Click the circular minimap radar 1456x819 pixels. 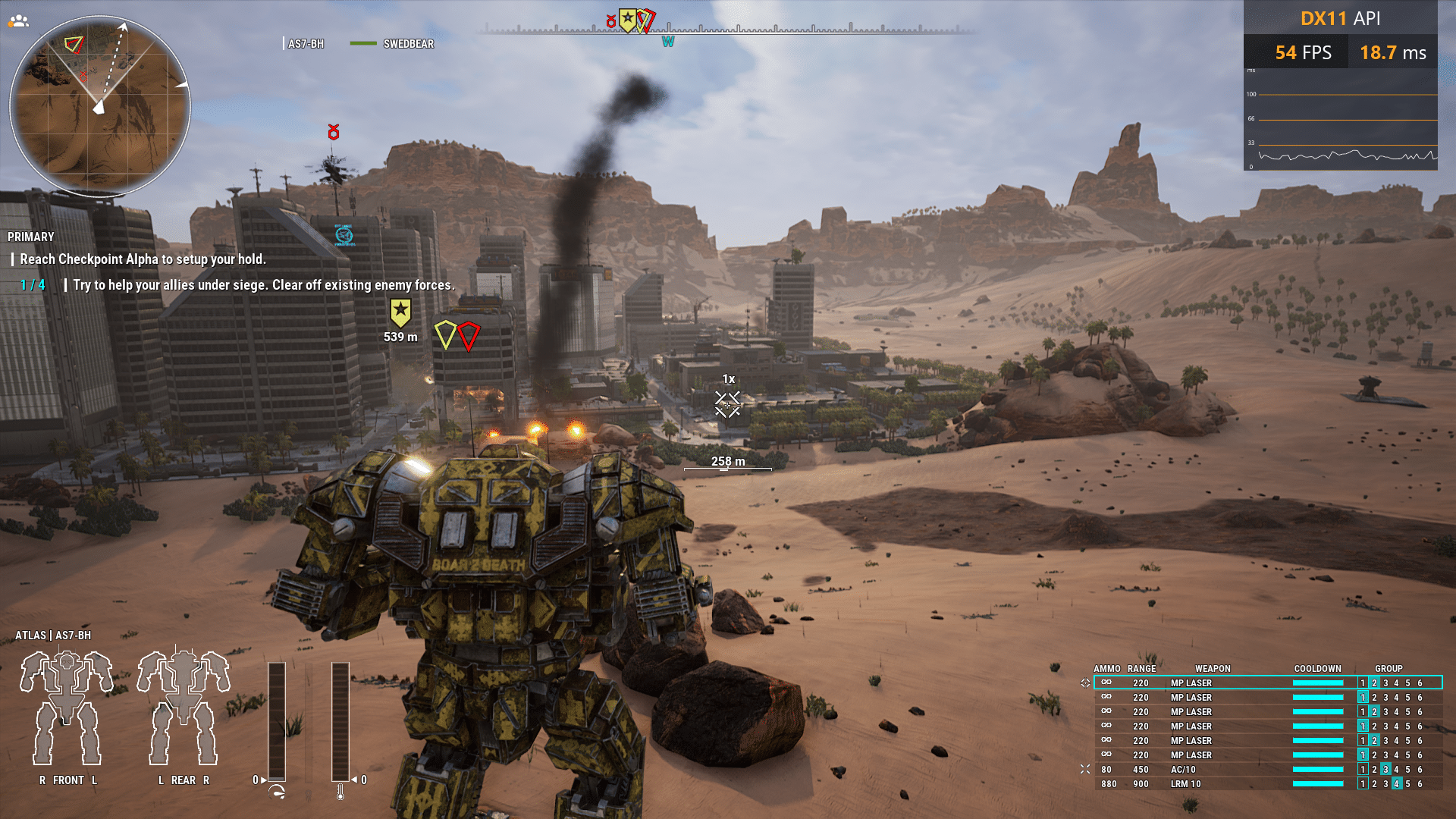pos(99,106)
